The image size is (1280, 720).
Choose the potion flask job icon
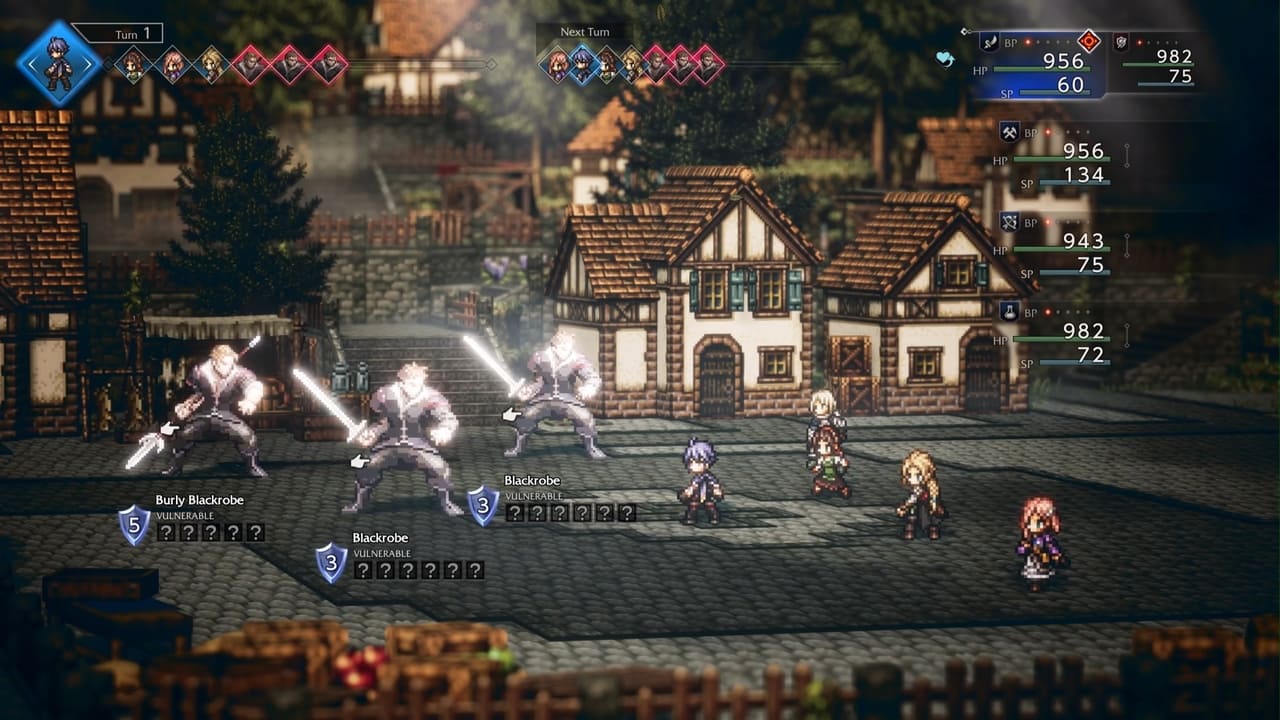1009,311
